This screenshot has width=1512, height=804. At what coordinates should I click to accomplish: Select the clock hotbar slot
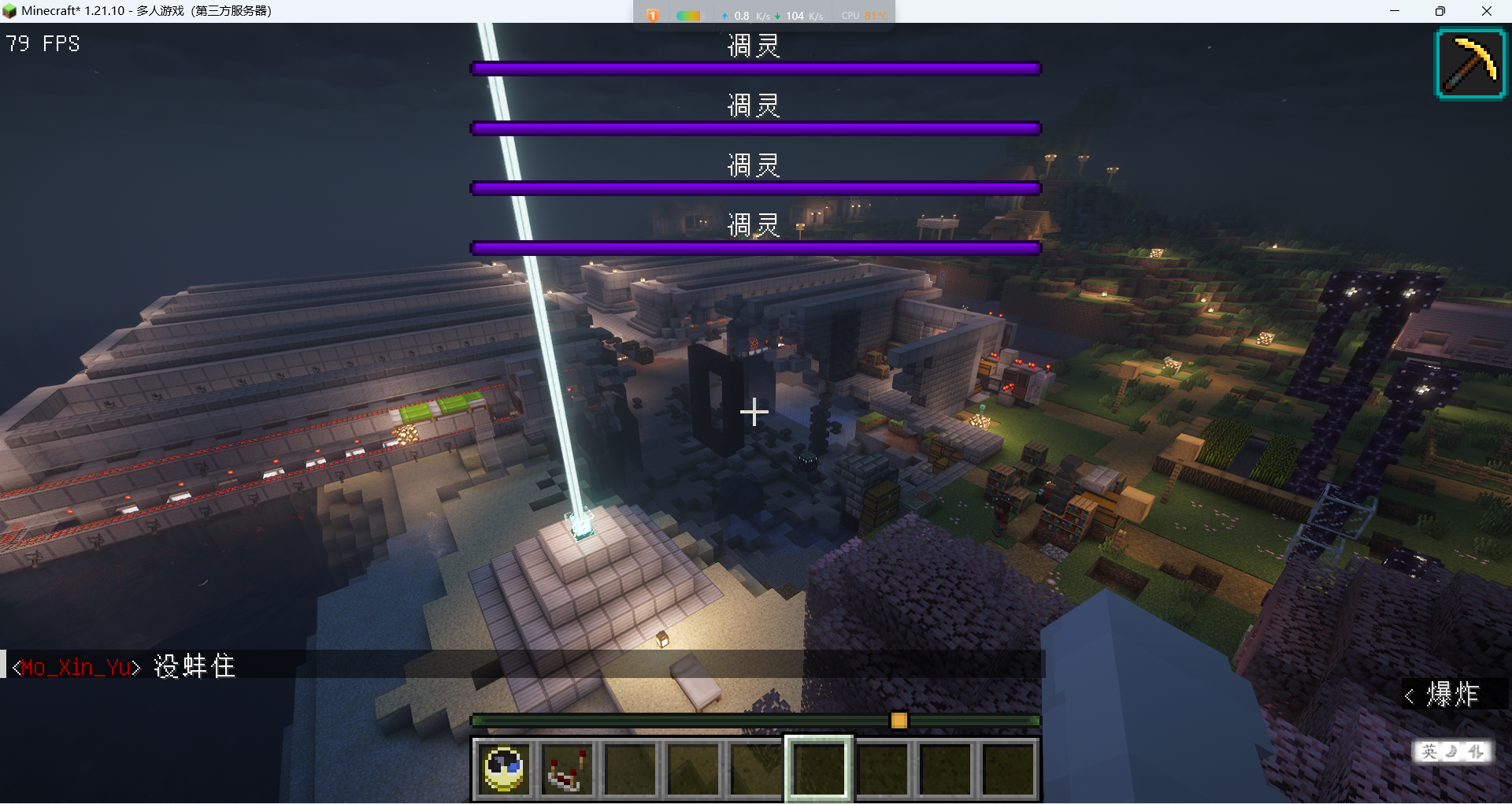[x=504, y=769]
